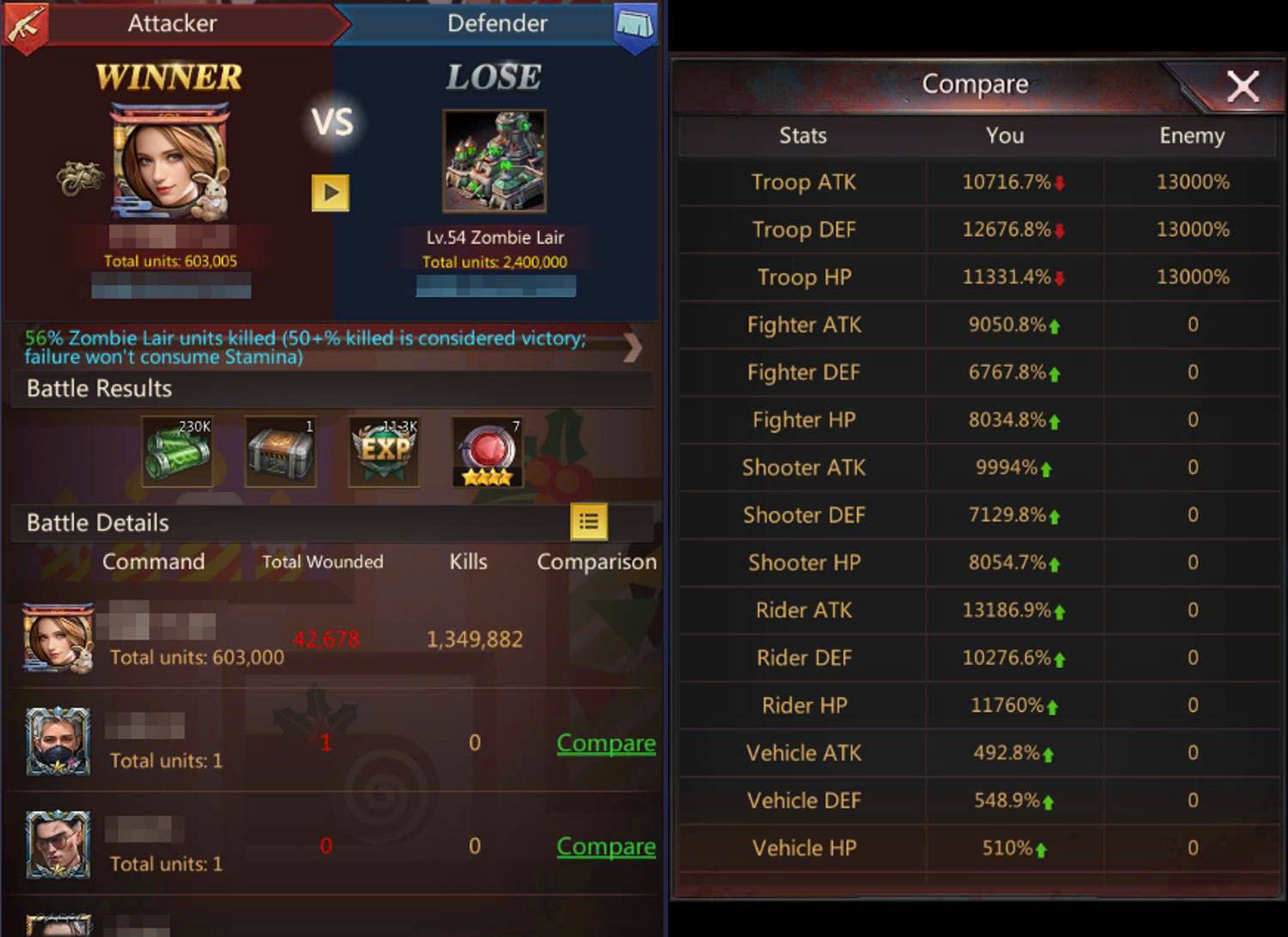Screen dimensions: 1288x937
Task: View the attacker's portrait
Action: point(170,163)
